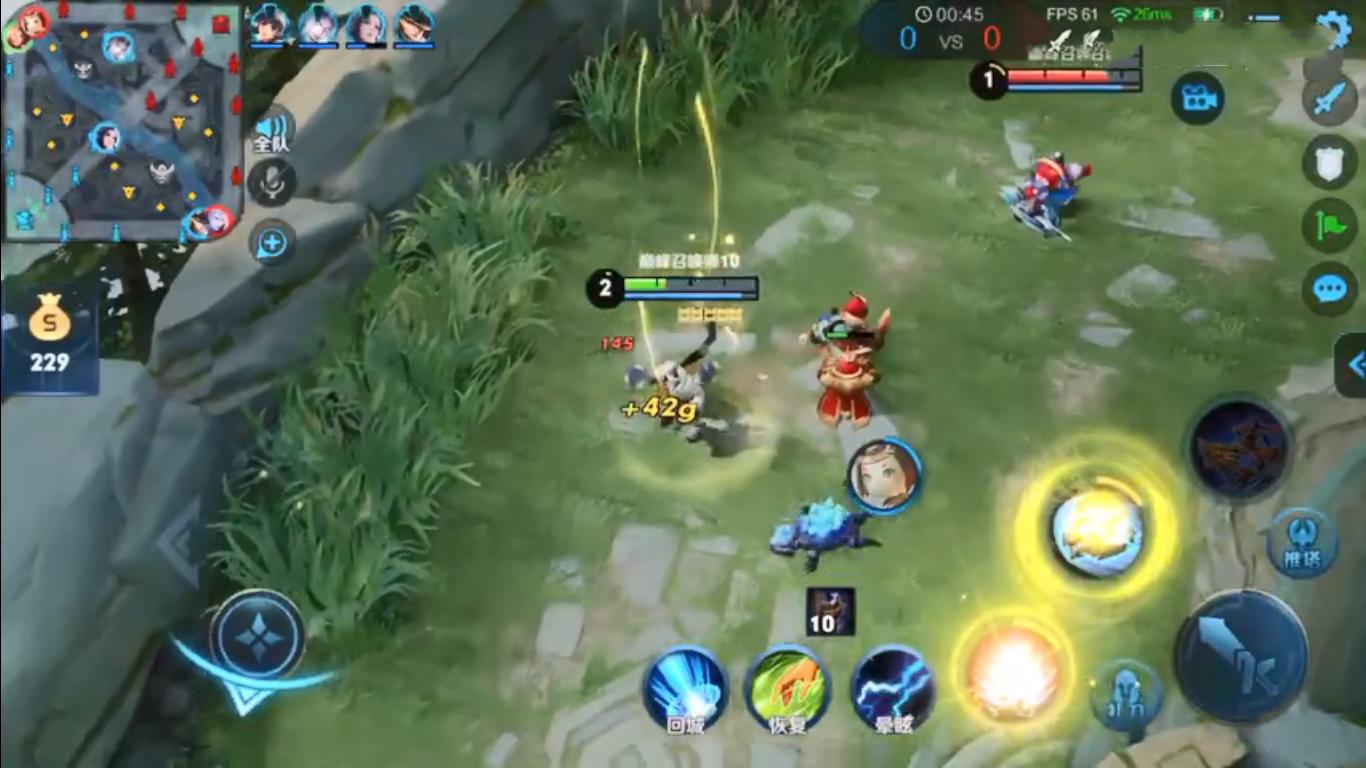Open the settings gear
The width and height of the screenshot is (1366, 768).
point(1333,29)
